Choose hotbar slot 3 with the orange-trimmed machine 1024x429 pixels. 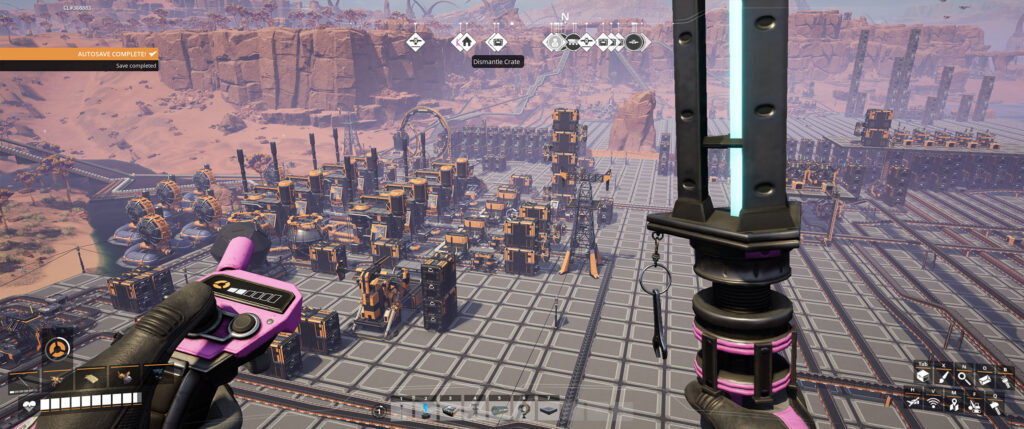coord(449,410)
